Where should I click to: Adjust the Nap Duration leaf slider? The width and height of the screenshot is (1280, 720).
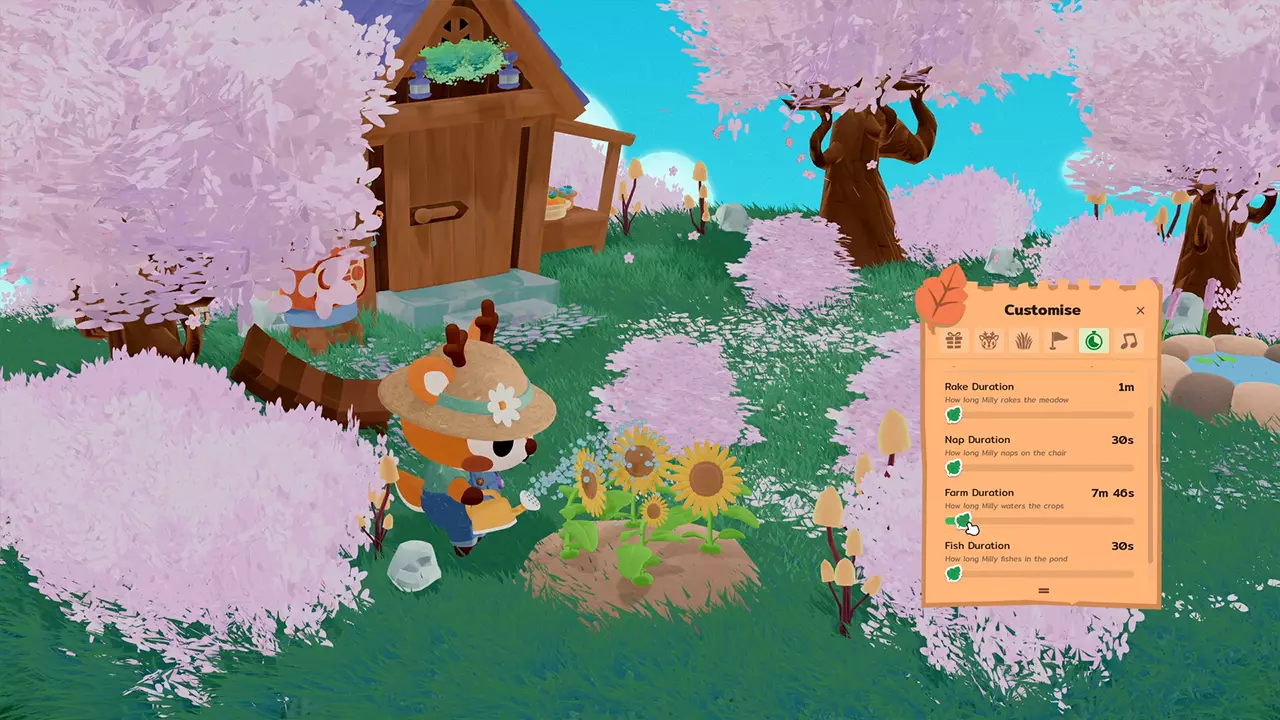(953, 467)
